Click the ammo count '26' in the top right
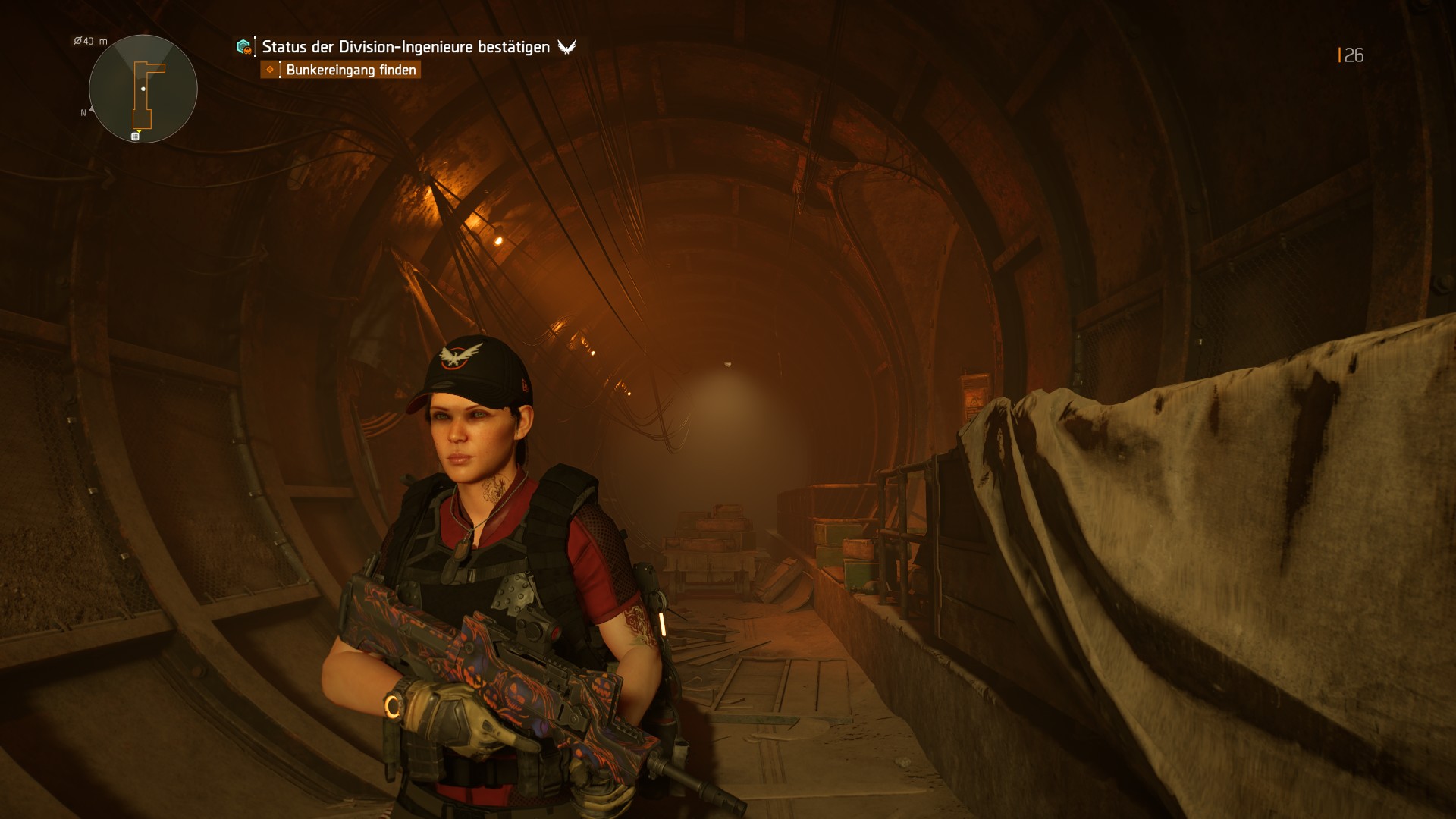Image resolution: width=1456 pixels, height=819 pixels. (1354, 55)
